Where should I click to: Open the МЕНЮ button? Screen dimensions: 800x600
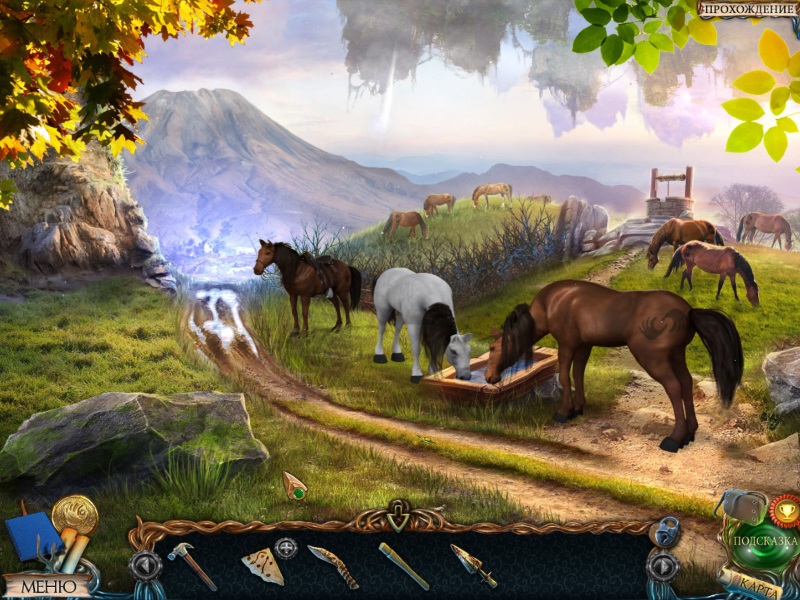pyautogui.click(x=47, y=586)
